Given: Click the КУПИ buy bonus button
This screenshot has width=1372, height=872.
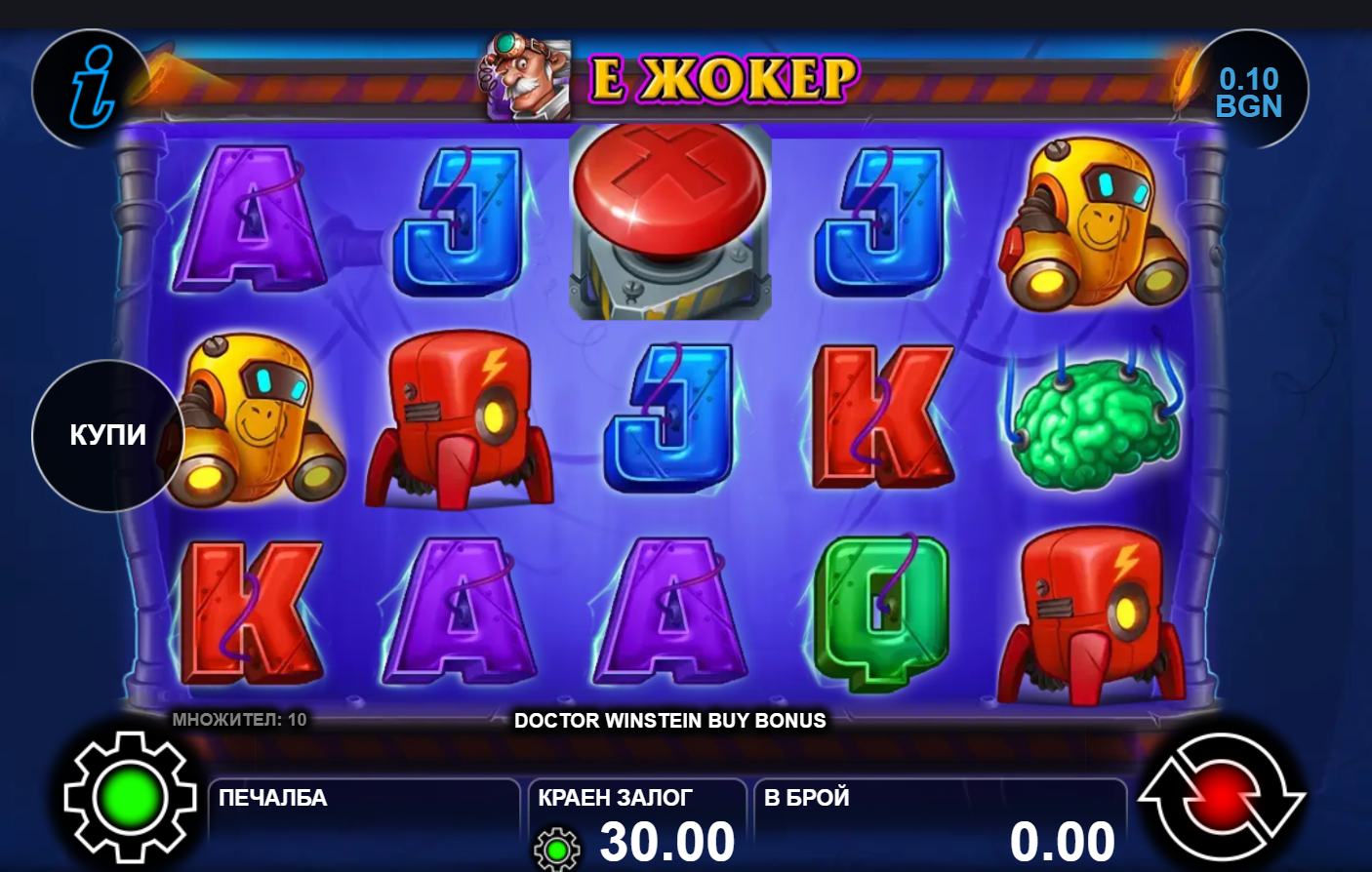Looking at the screenshot, I should (x=107, y=435).
